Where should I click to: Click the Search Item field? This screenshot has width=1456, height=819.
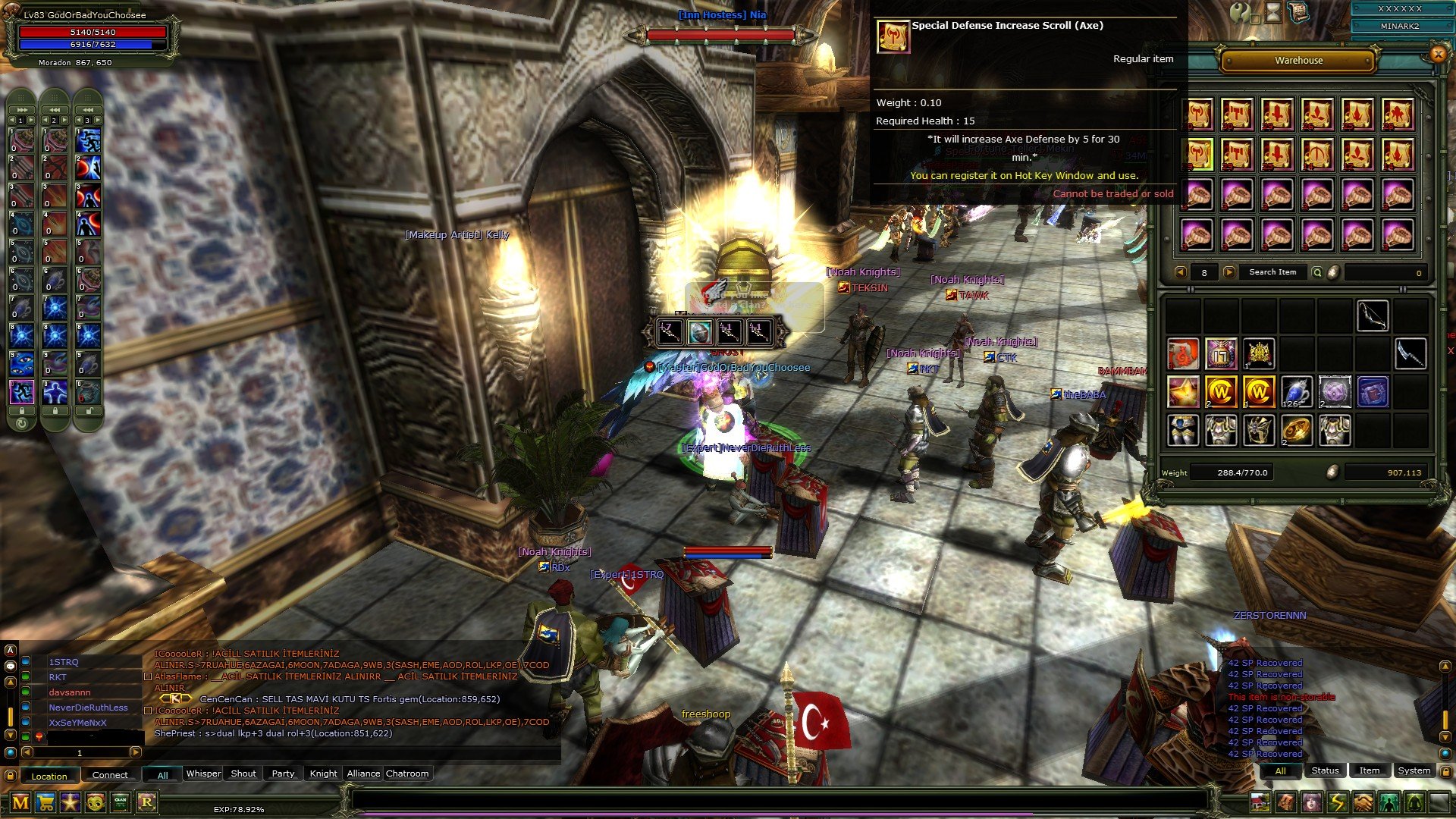pyautogui.click(x=1272, y=272)
